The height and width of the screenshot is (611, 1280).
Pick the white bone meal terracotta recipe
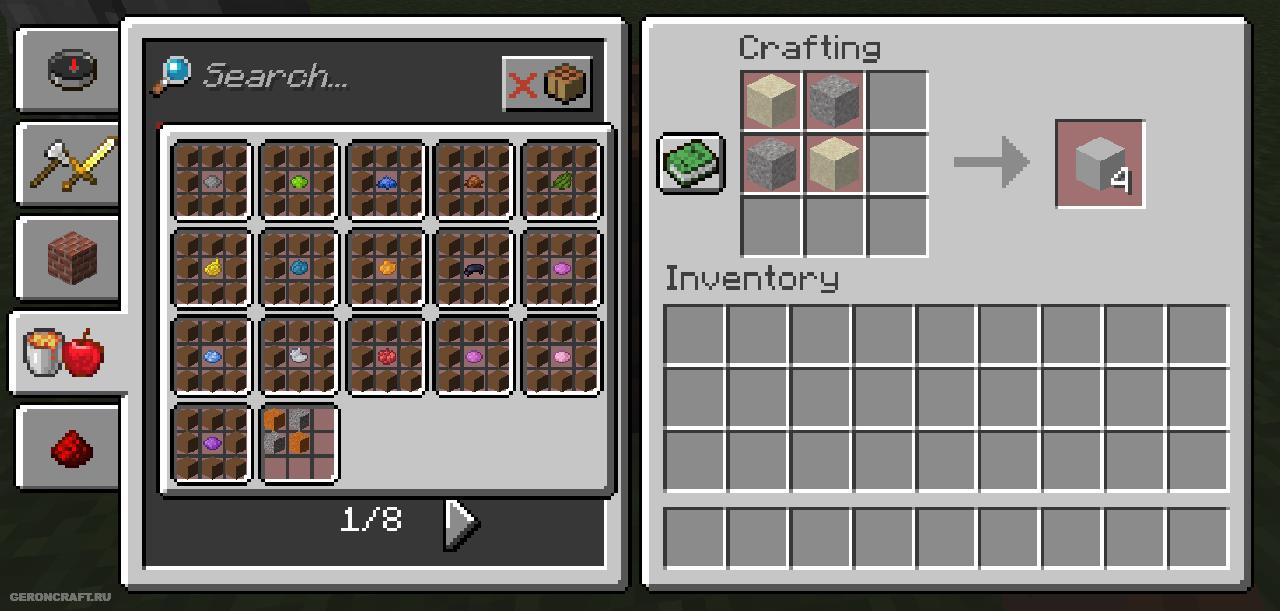click(299, 356)
